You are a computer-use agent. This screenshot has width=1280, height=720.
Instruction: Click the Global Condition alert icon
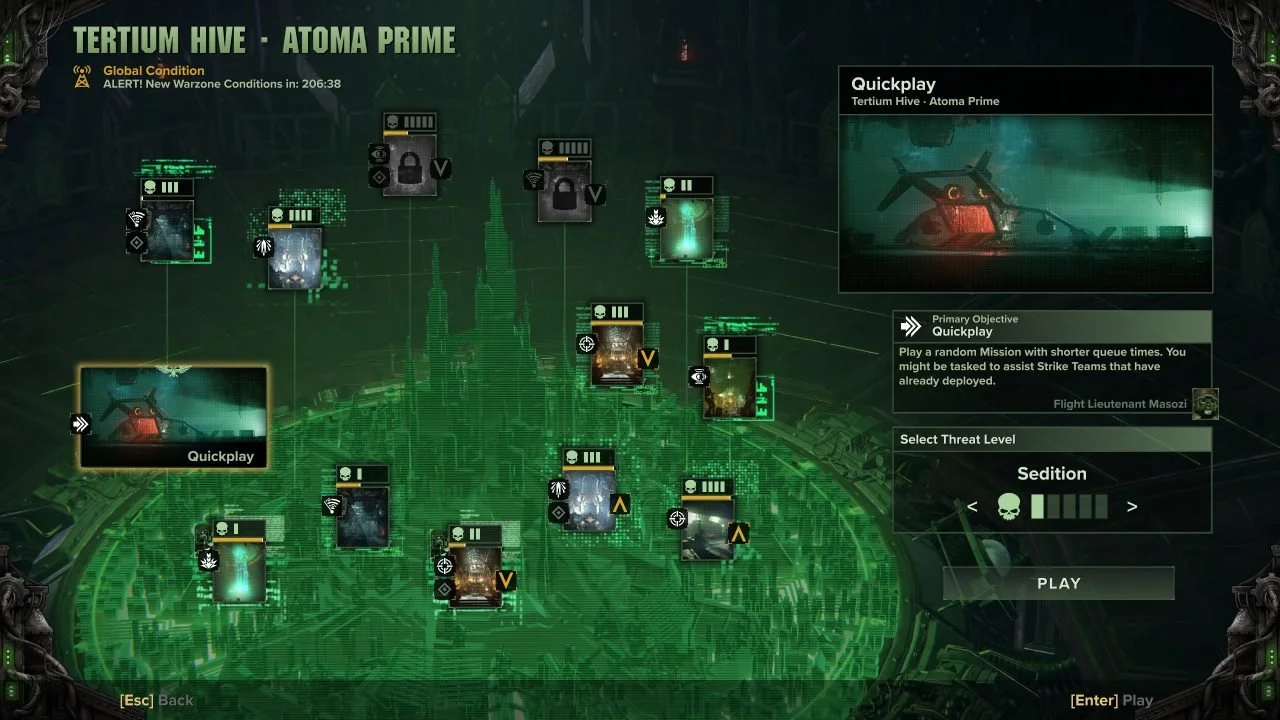click(83, 77)
